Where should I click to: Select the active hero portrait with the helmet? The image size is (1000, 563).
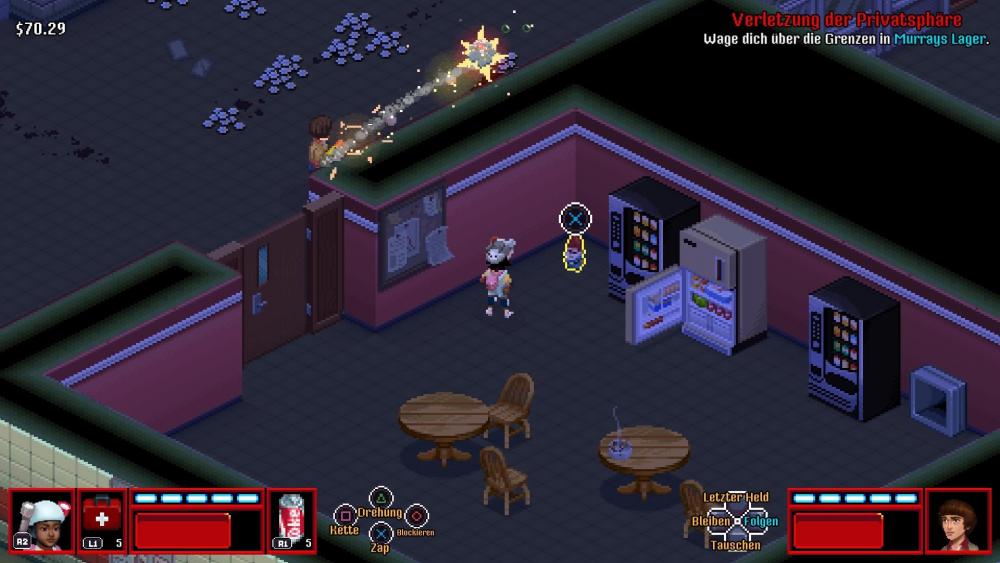(x=41, y=520)
